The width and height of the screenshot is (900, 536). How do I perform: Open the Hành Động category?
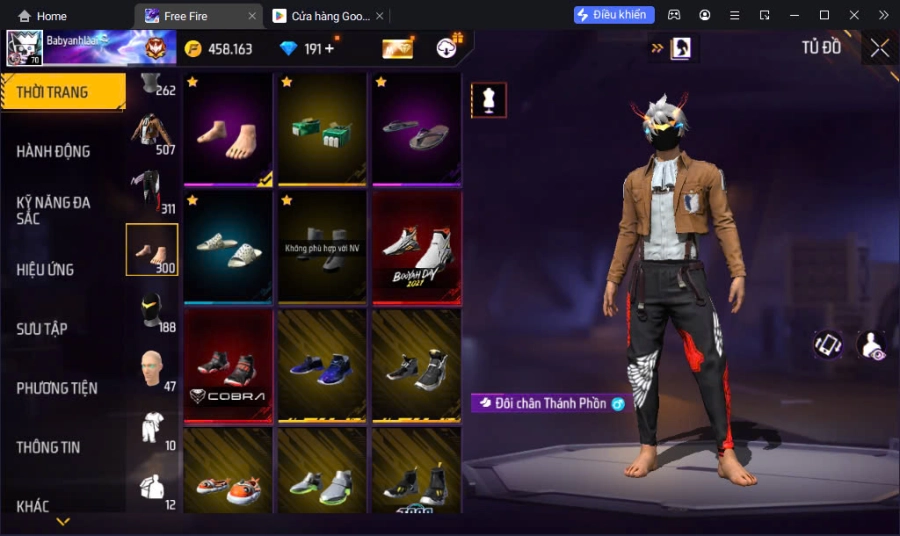pyautogui.click(x=53, y=151)
